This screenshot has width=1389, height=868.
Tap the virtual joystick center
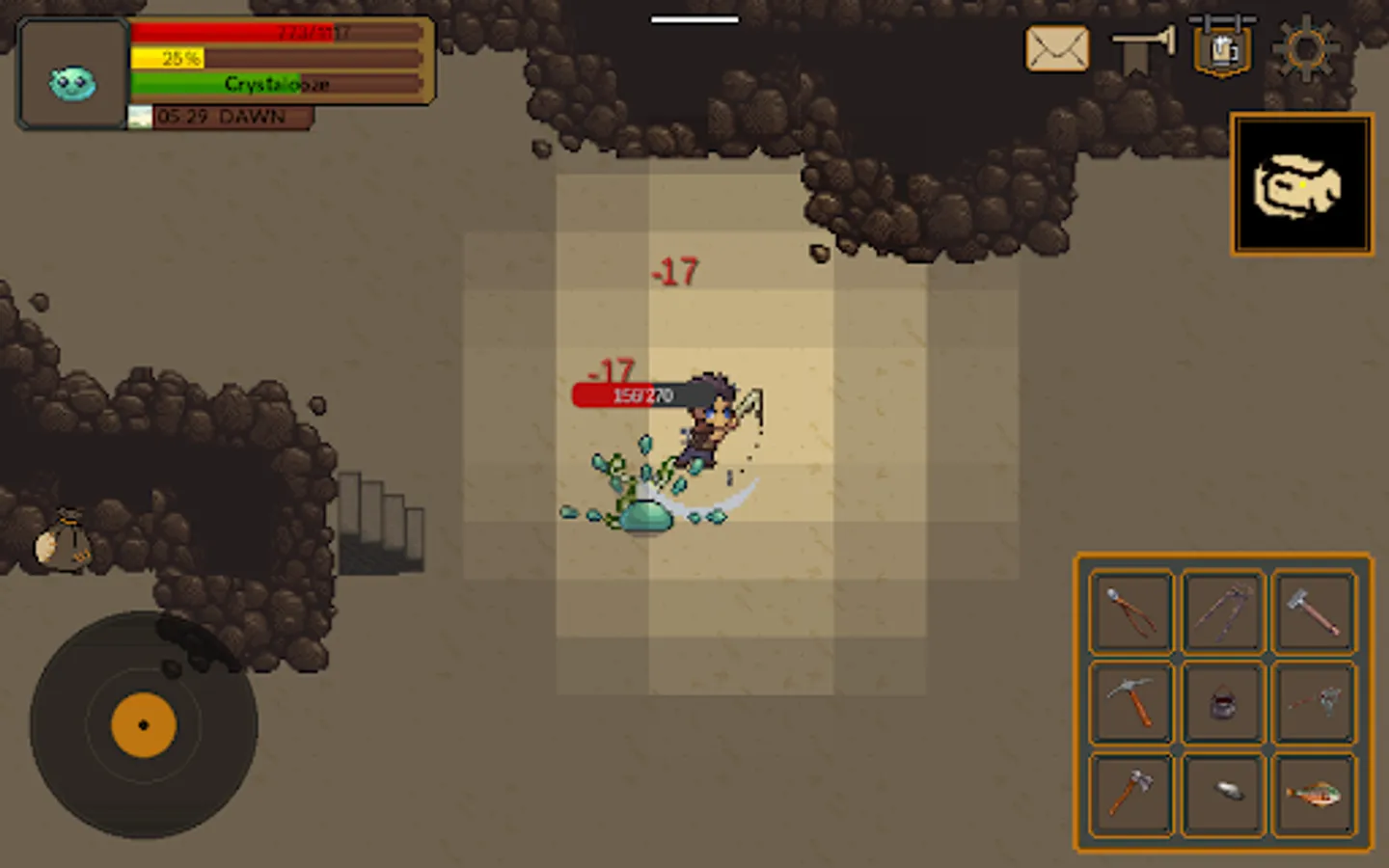click(145, 726)
